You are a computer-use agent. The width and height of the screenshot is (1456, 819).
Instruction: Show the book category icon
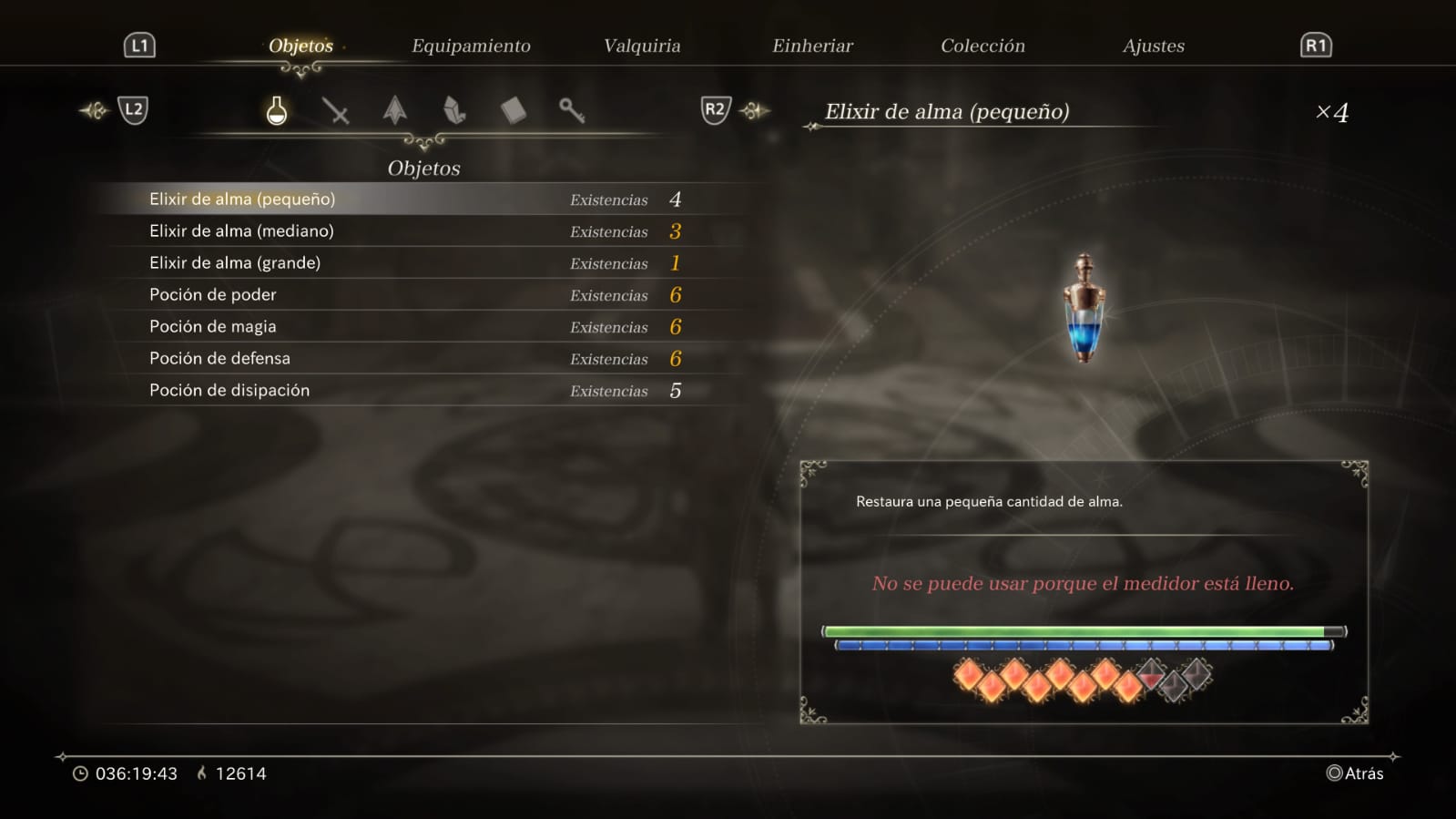pos(513,111)
